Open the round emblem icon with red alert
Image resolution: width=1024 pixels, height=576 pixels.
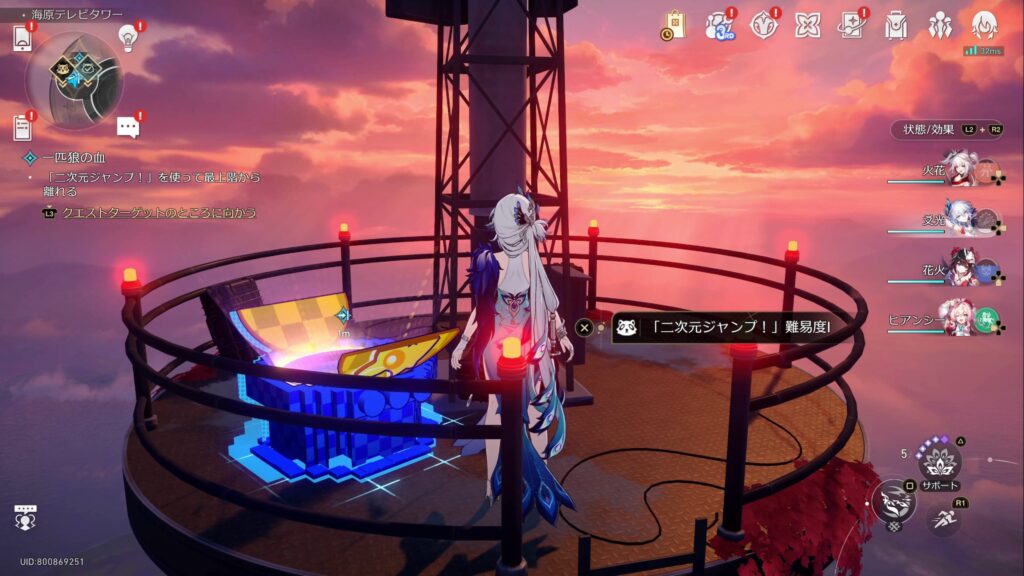point(763,25)
